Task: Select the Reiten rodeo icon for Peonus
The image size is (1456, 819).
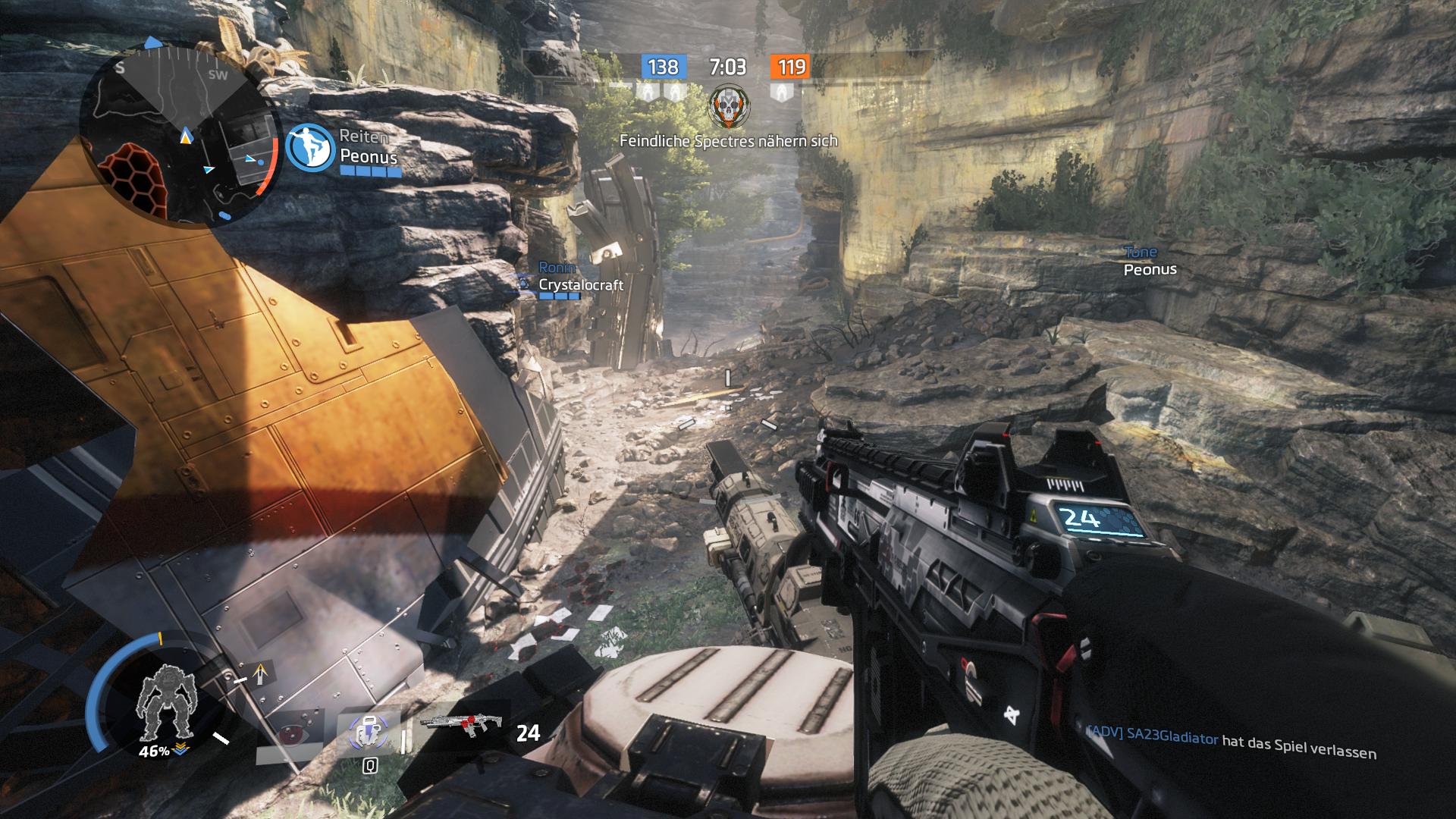Action: point(311,146)
